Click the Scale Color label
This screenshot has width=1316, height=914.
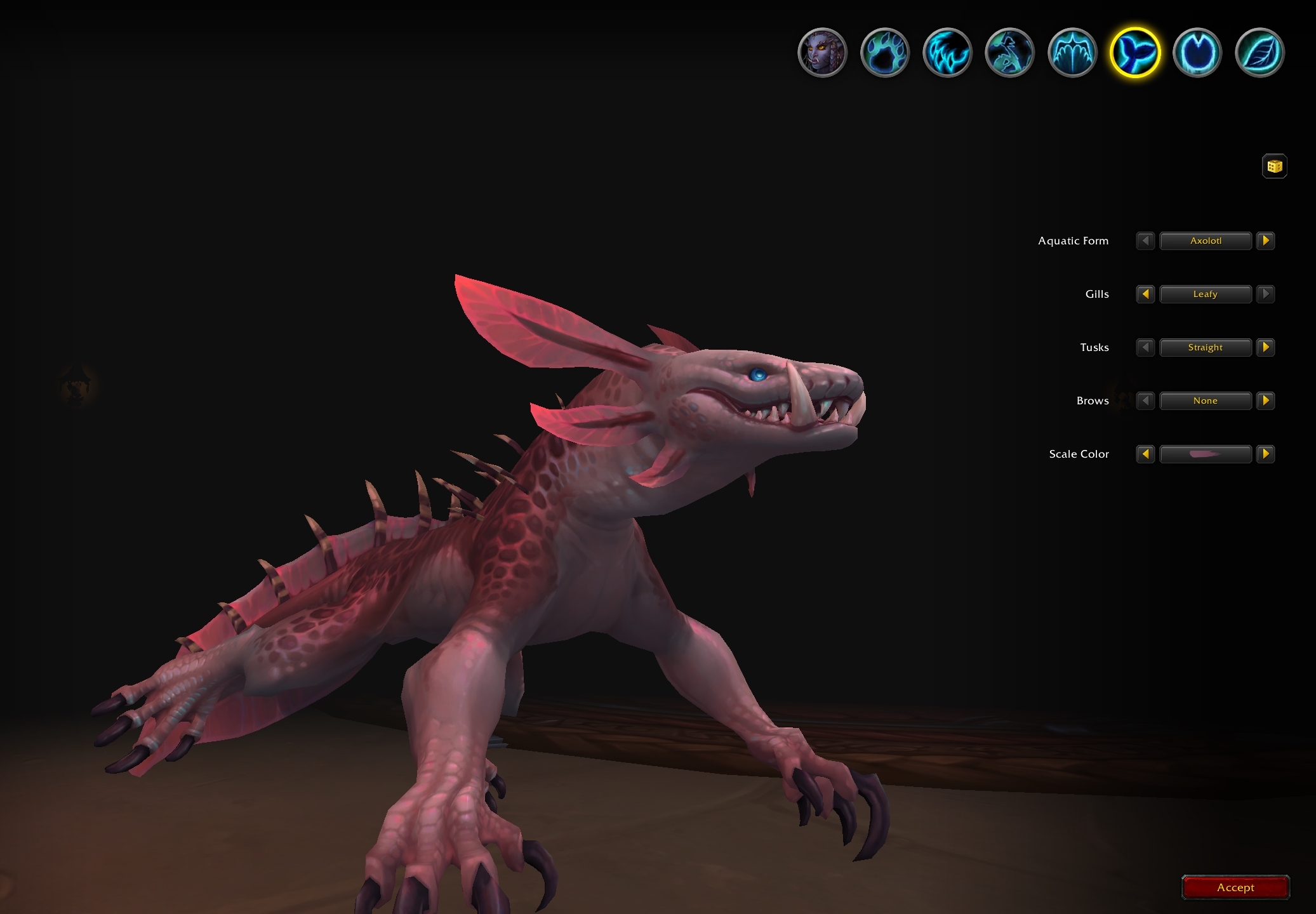coord(1078,454)
